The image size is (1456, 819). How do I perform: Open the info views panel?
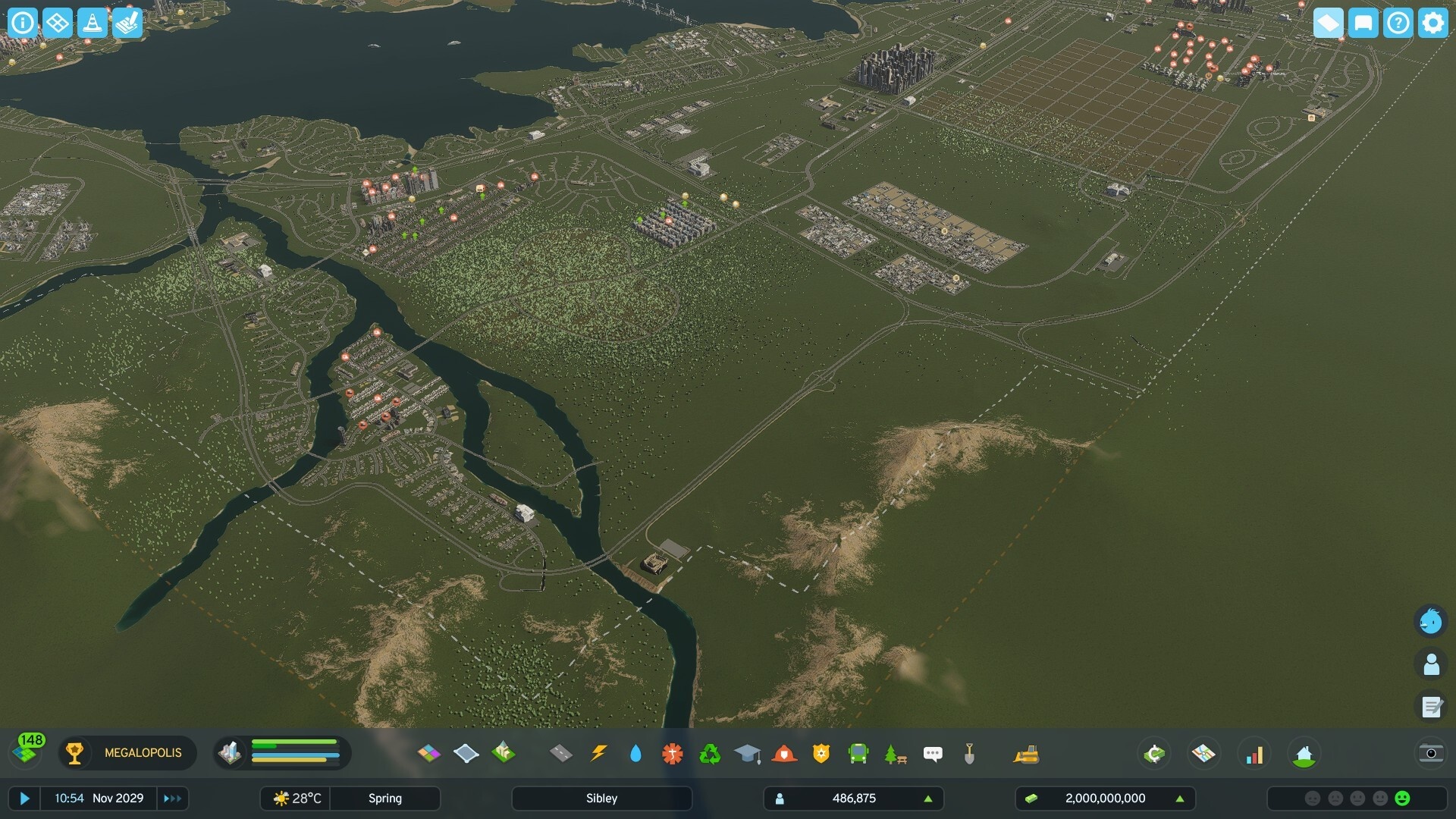23,23
